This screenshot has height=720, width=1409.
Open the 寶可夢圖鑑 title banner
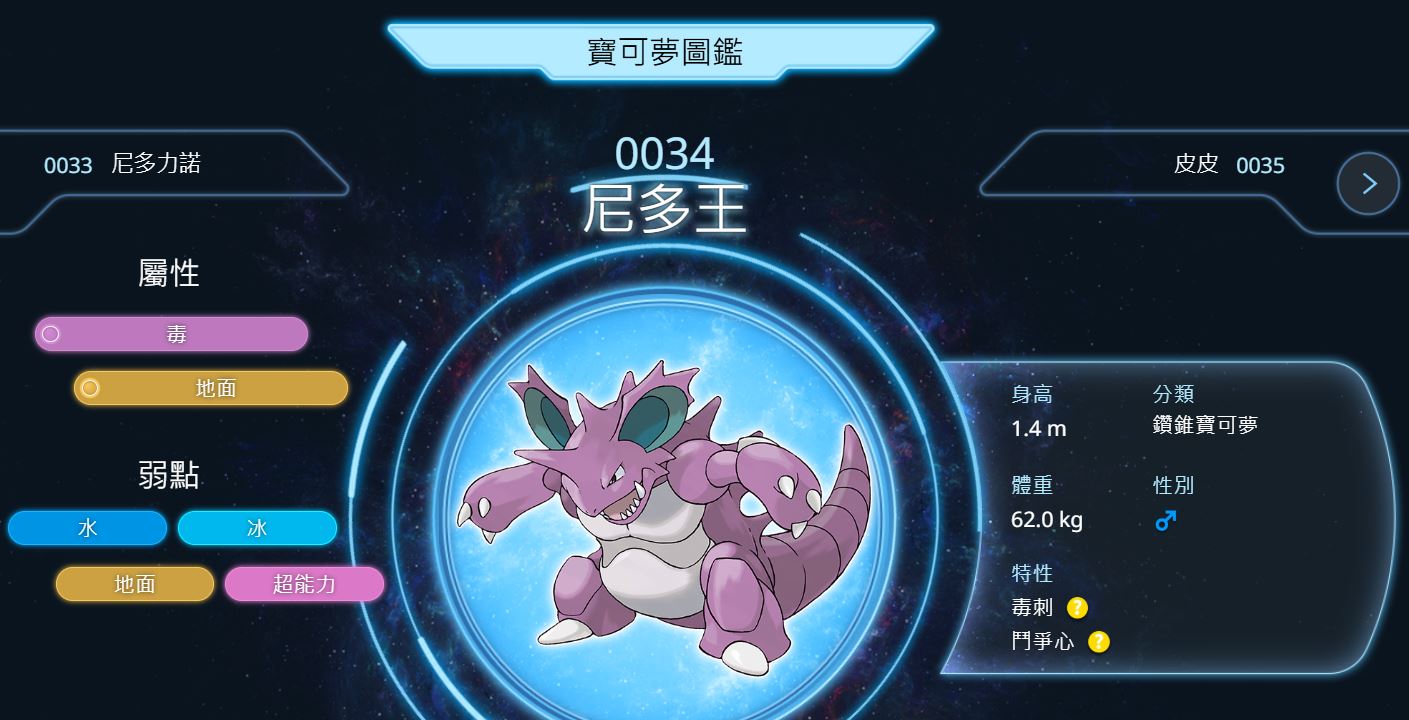(x=663, y=51)
